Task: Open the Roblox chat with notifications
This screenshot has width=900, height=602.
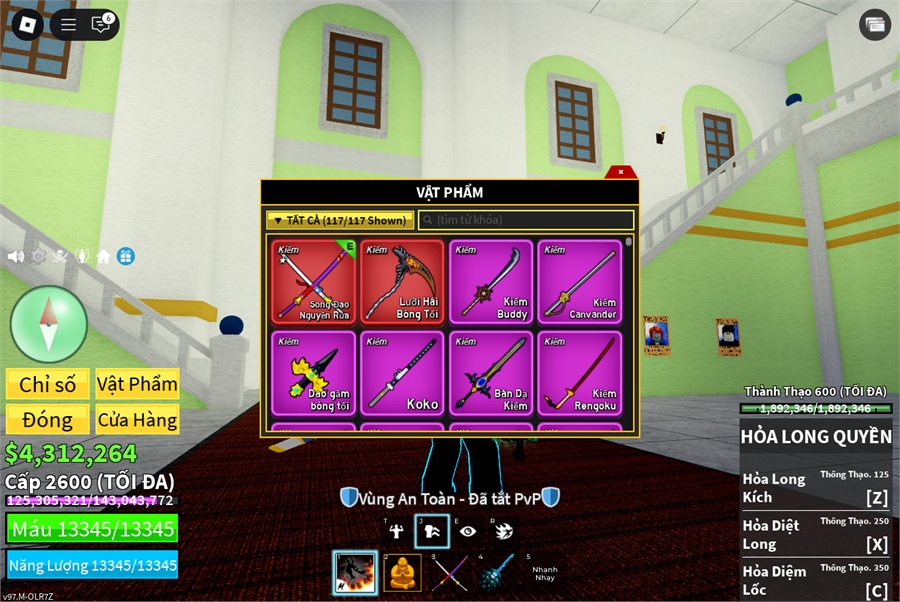Action: 101,25
